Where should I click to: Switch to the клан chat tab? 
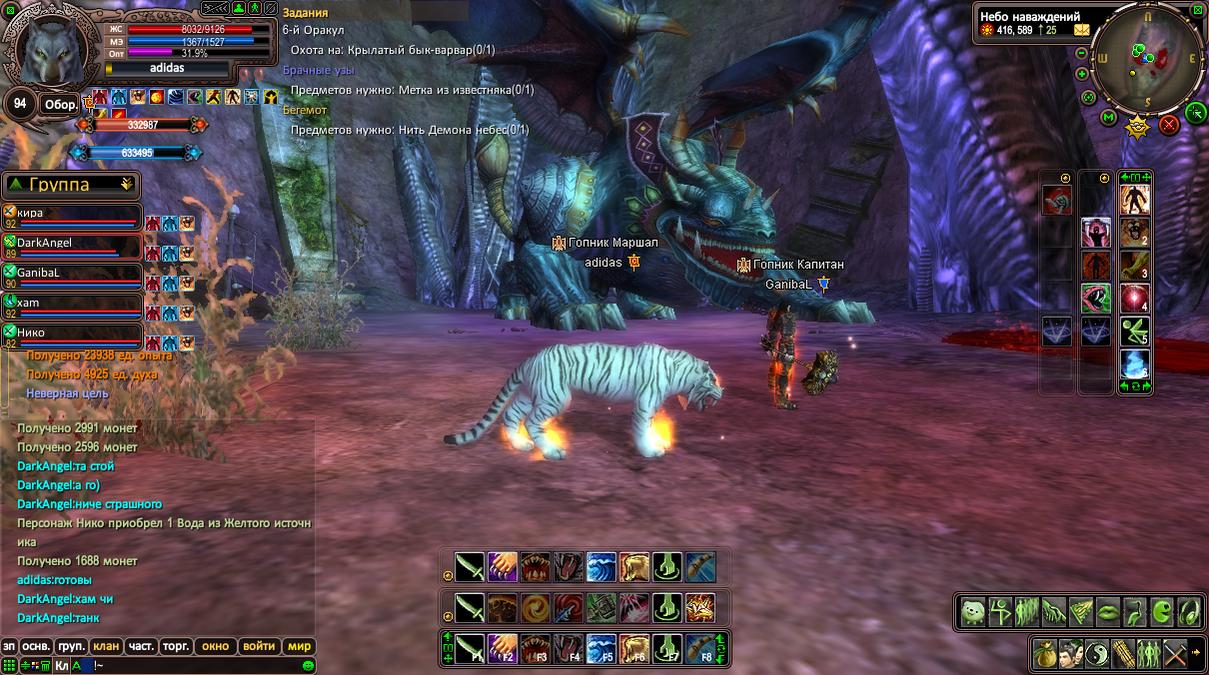point(106,646)
